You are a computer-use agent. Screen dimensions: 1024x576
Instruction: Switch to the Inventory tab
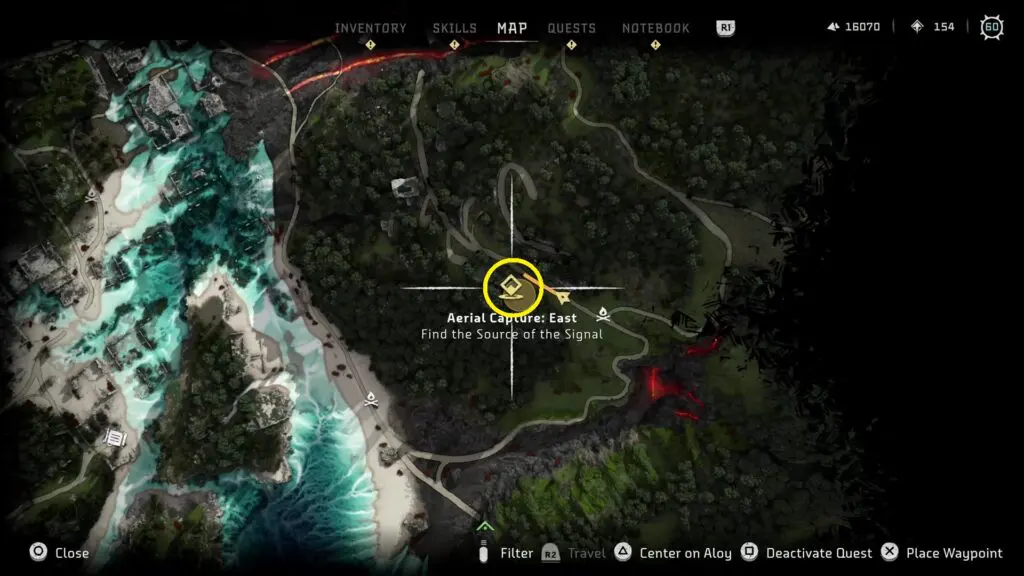tap(370, 28)
